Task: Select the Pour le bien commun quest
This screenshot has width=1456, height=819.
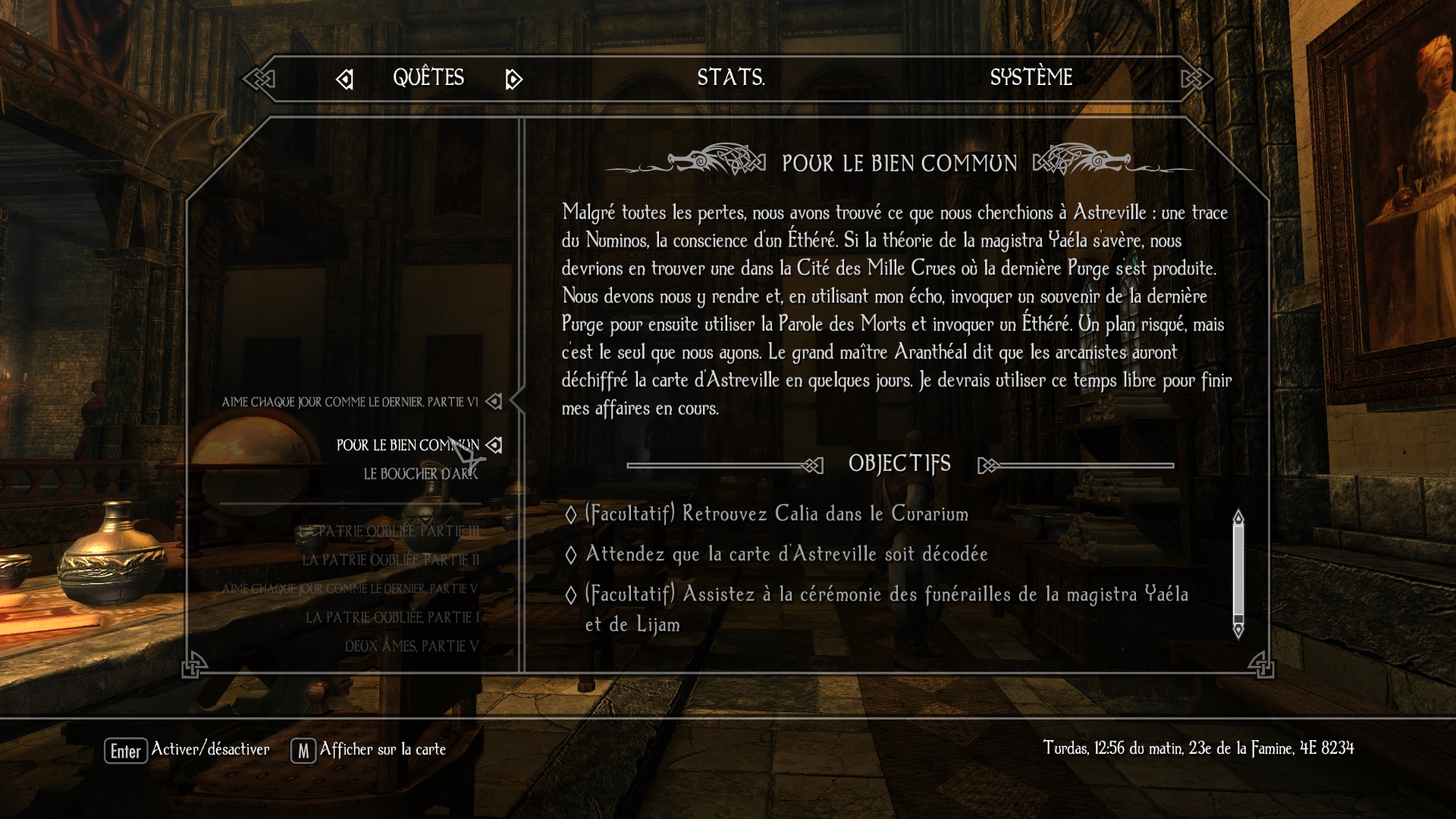Action: 407,445
